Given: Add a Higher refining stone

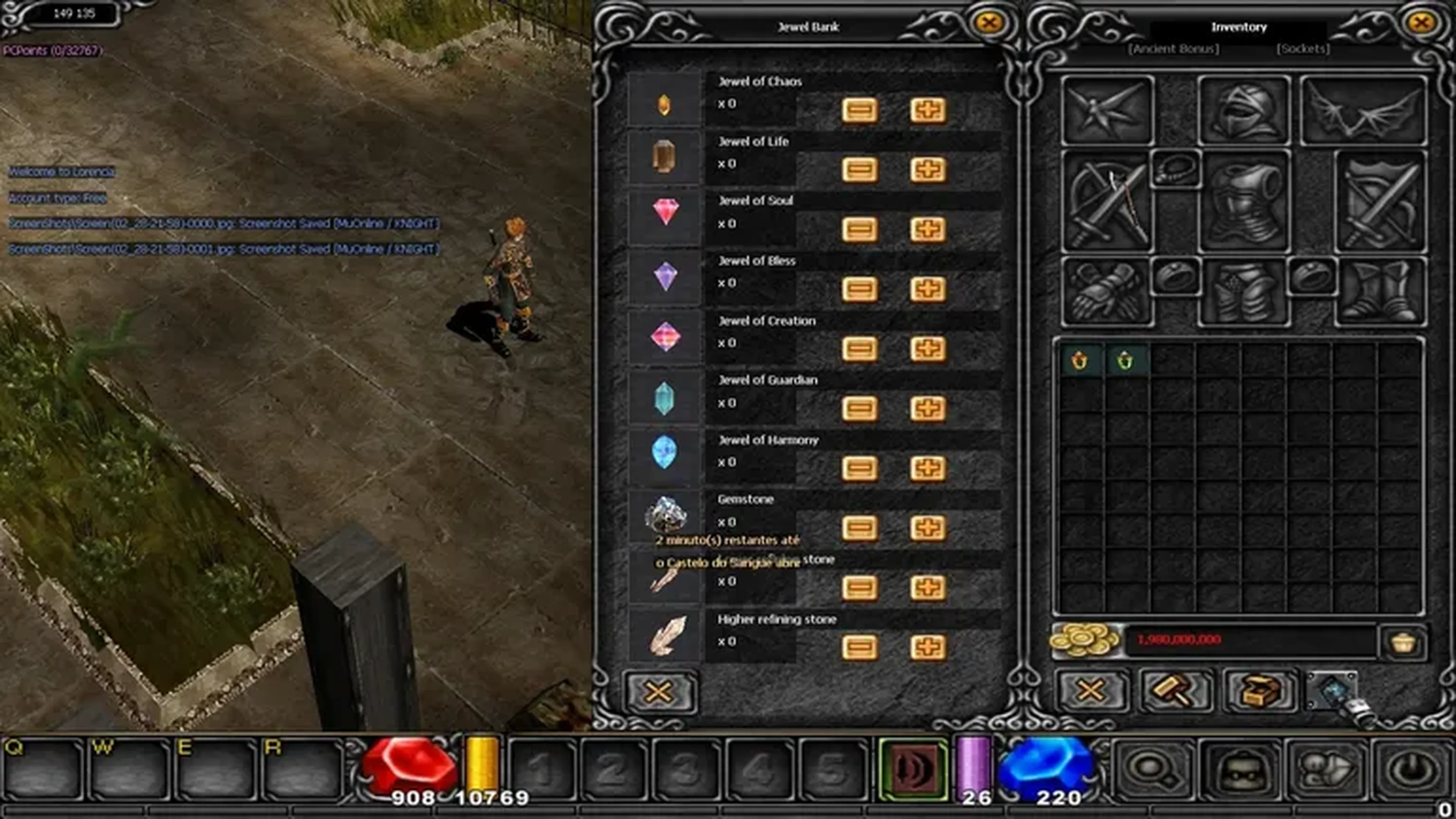Looking at the screenshot, I should (x=927, y=648).
